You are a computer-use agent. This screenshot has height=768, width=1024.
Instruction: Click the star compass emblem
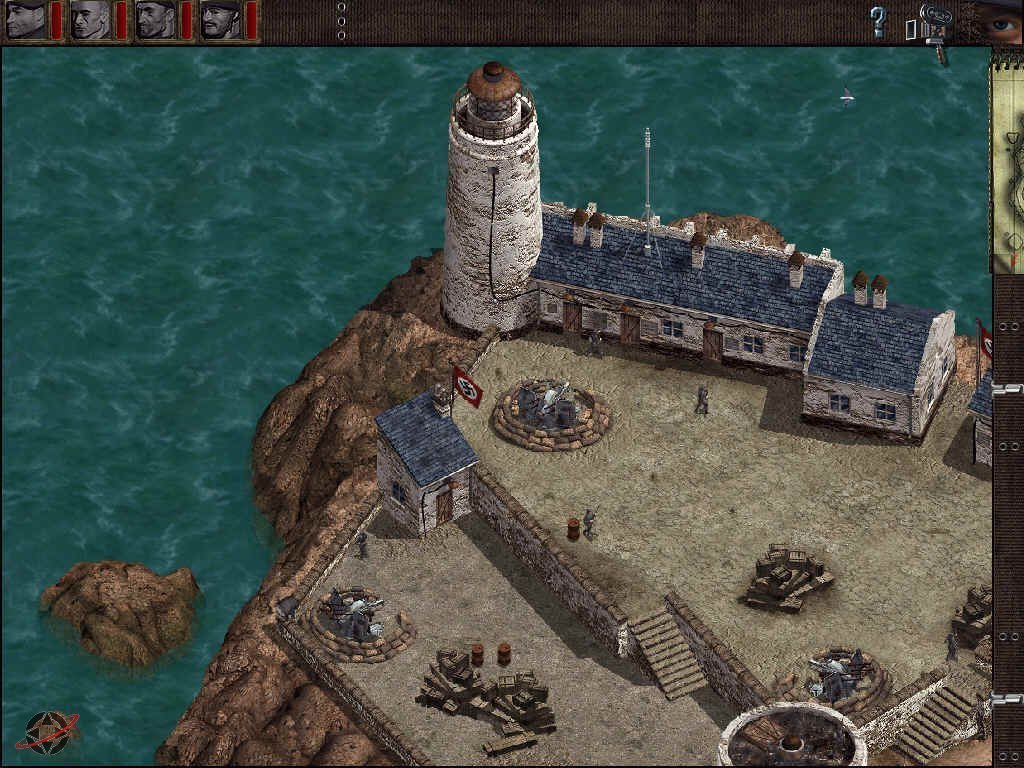click(46, 733)
